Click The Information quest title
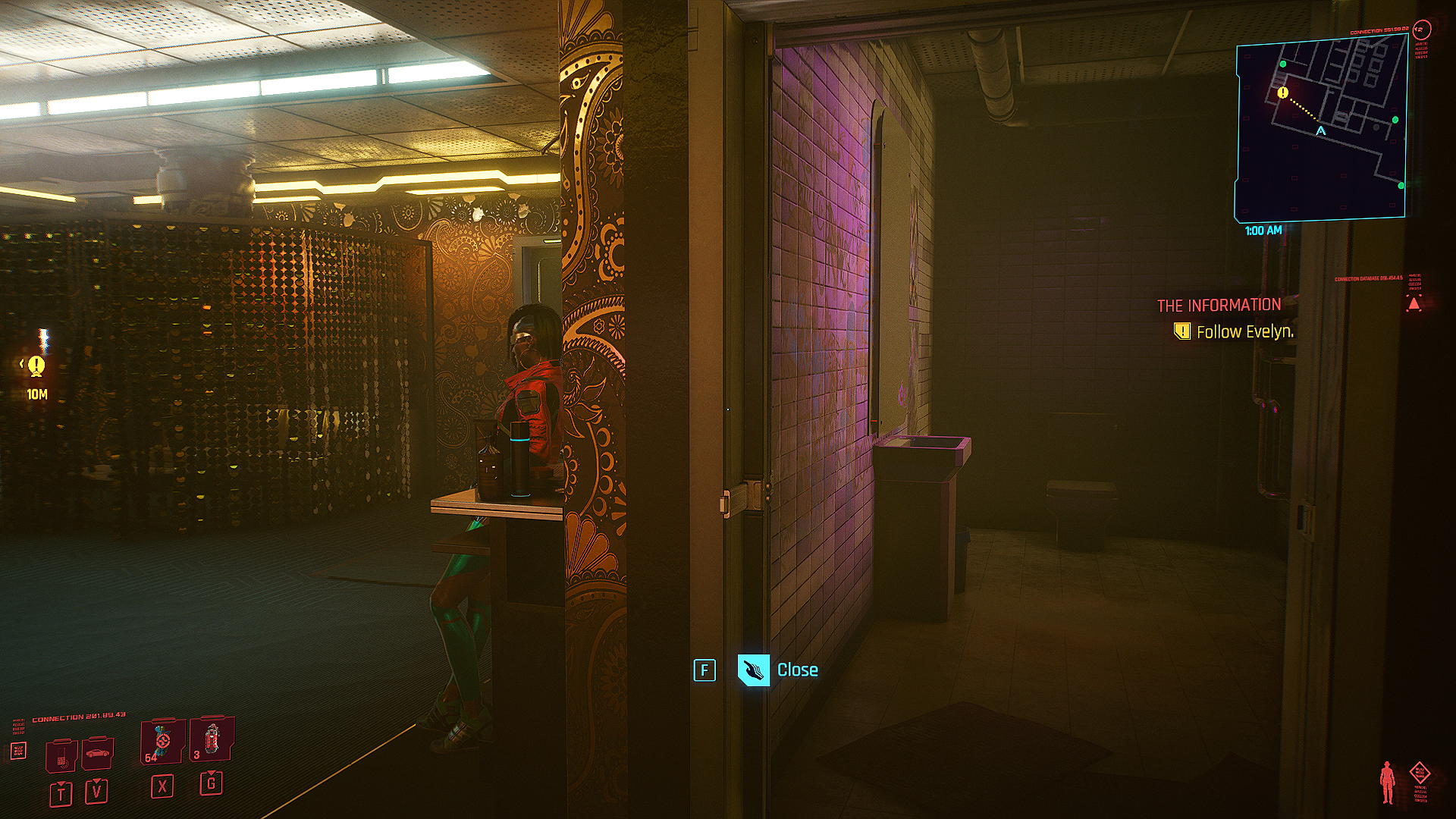 [x=1219, y=305]
